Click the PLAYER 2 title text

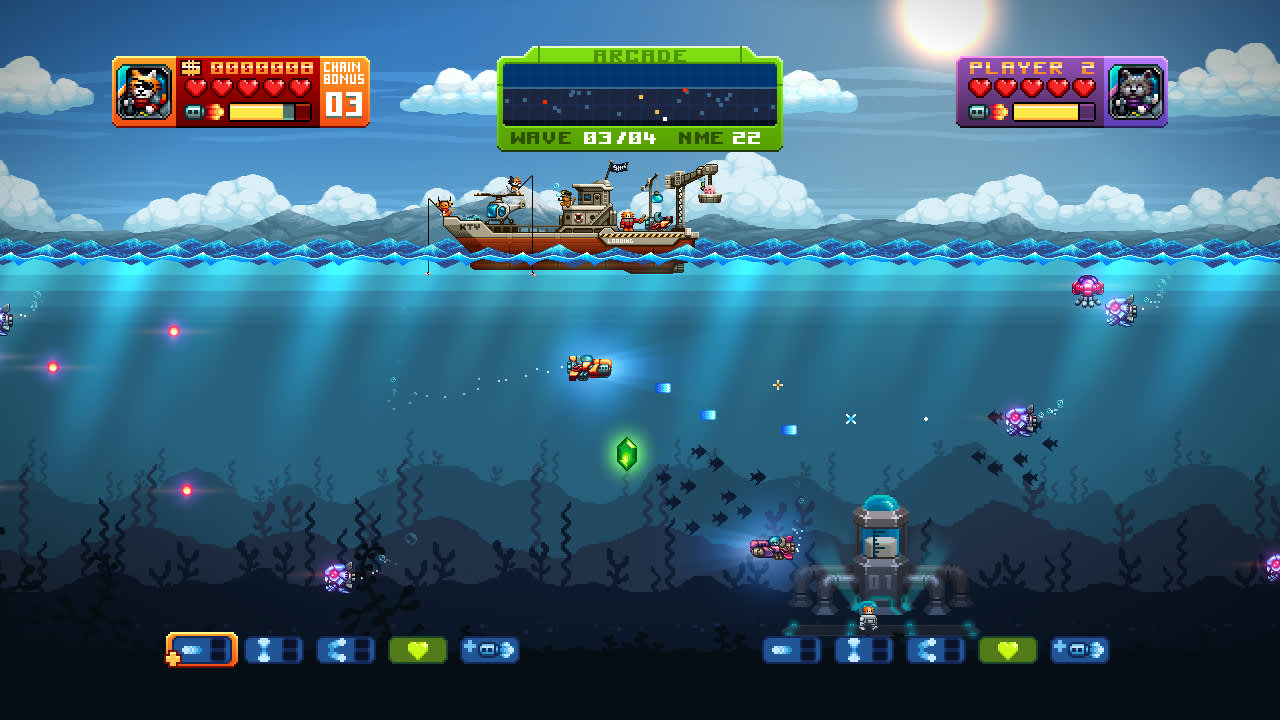click(1028, 66)
